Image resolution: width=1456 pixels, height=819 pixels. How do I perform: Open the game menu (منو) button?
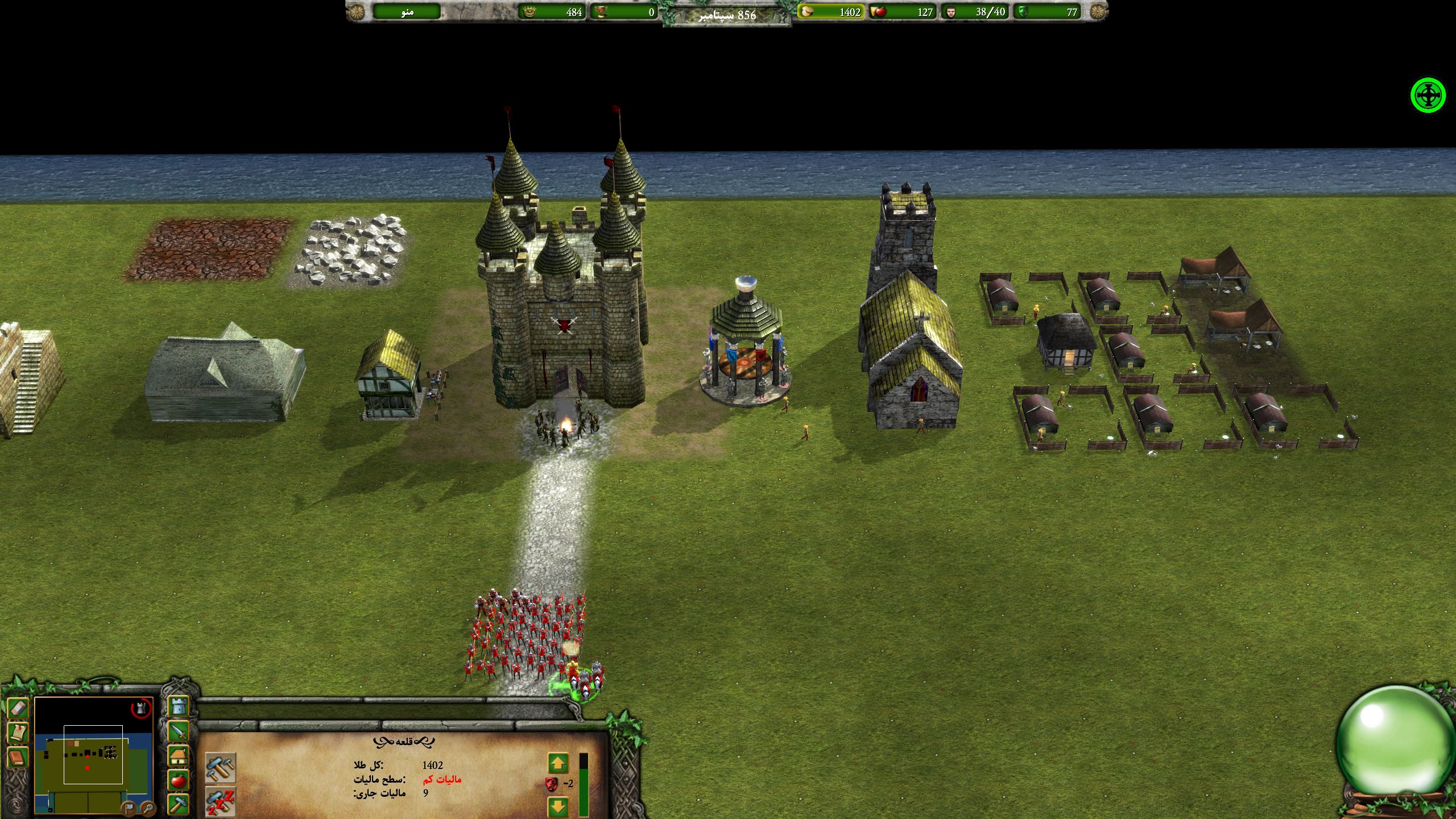tap(407, 11)
